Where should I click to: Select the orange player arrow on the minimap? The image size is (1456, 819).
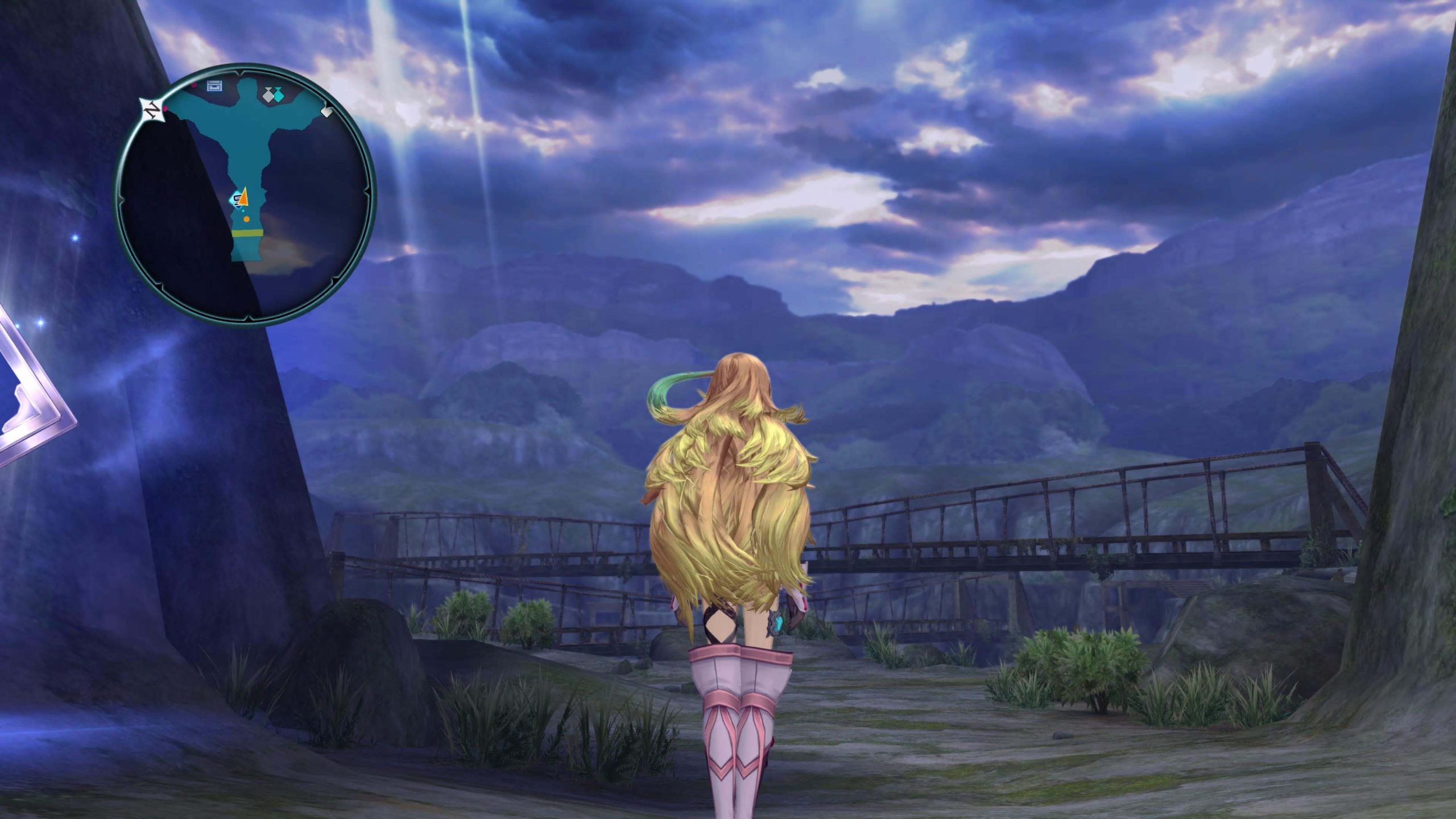(x=243, y=198)
